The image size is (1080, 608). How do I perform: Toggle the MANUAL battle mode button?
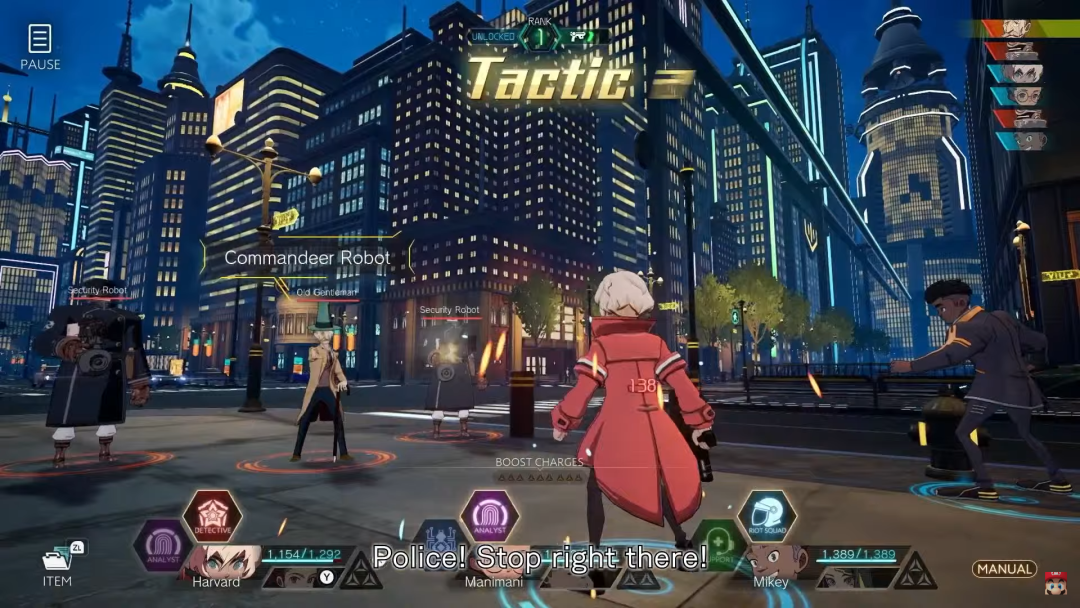1004,569
